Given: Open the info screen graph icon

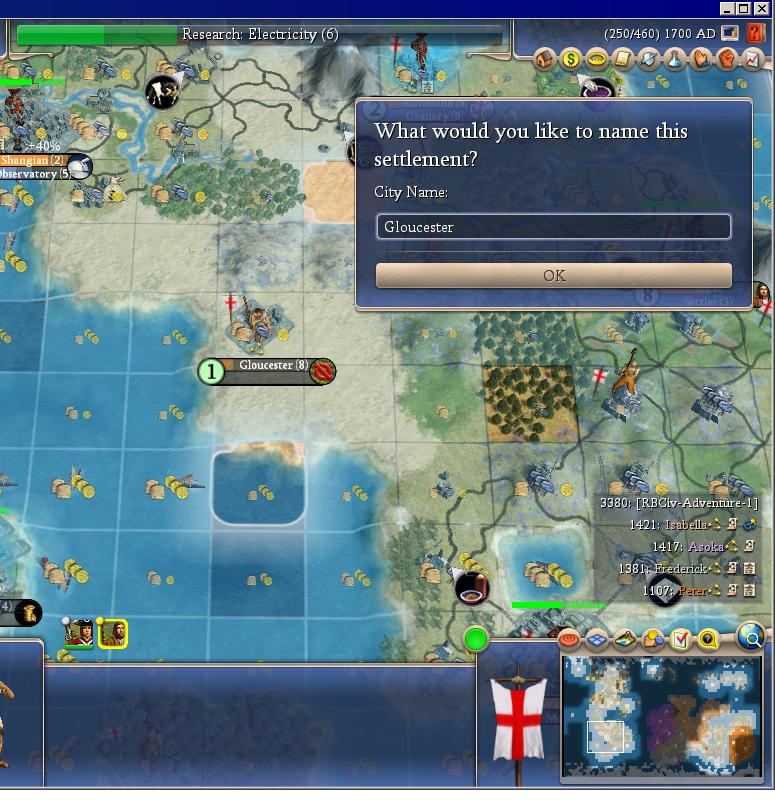Looking at the screenshot, I should pos(752,59).
